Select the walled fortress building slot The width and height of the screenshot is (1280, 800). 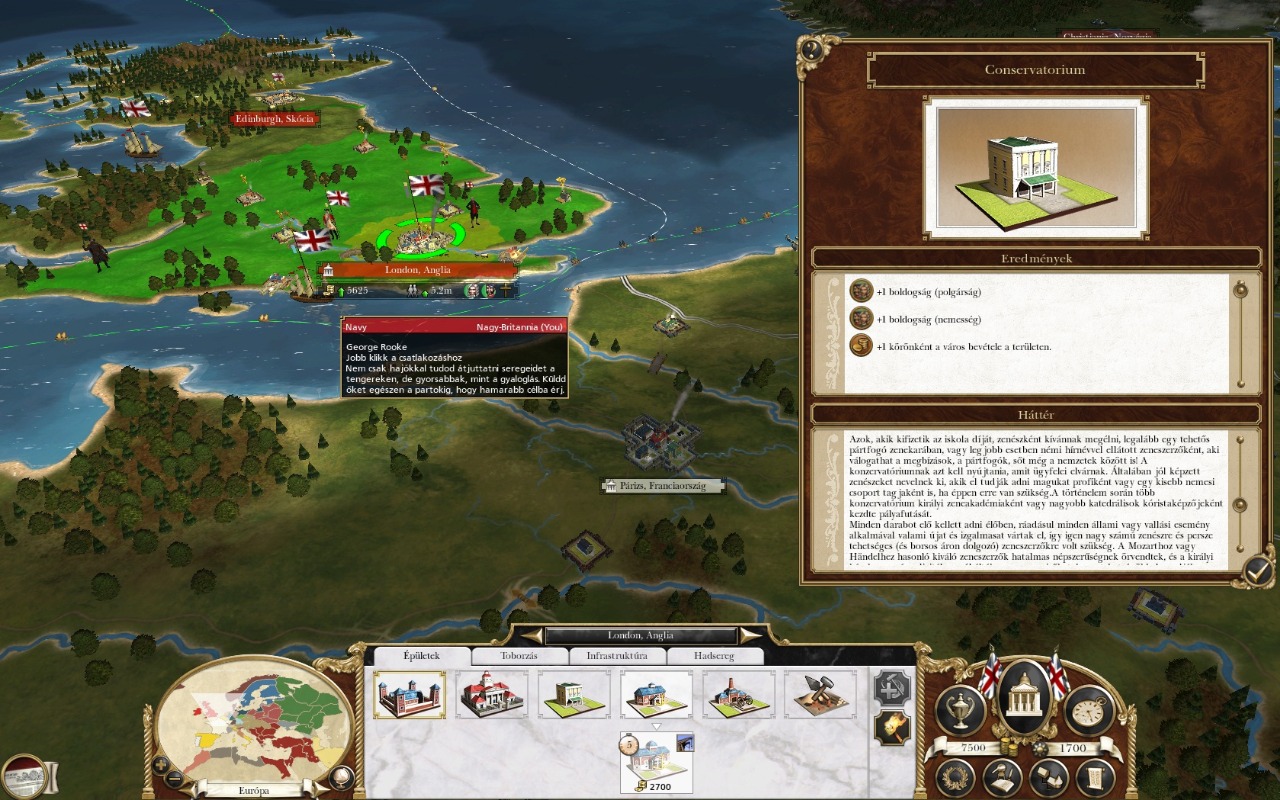(409, 694)
